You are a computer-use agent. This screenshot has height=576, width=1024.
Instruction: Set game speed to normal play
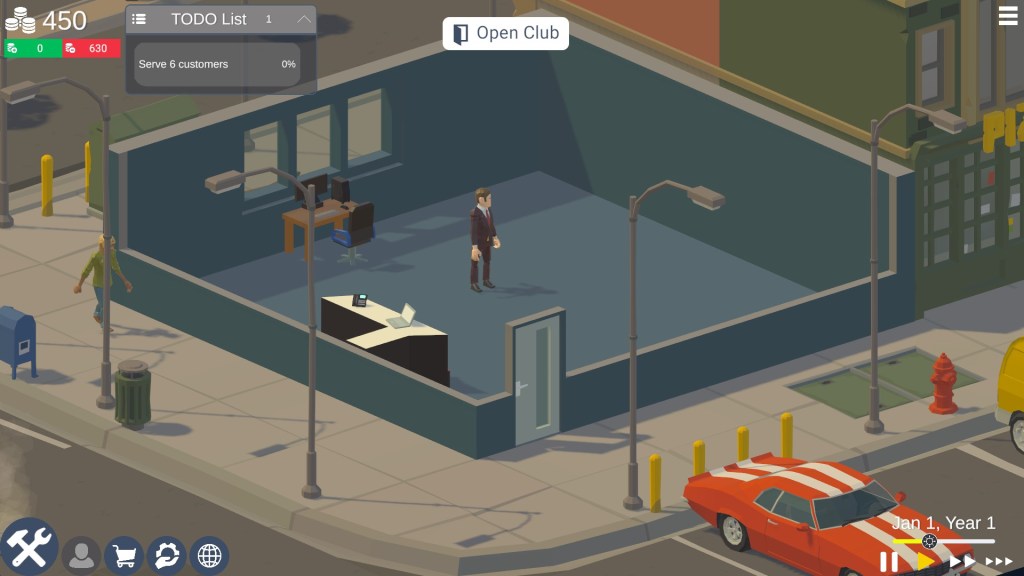coord(925,562)
